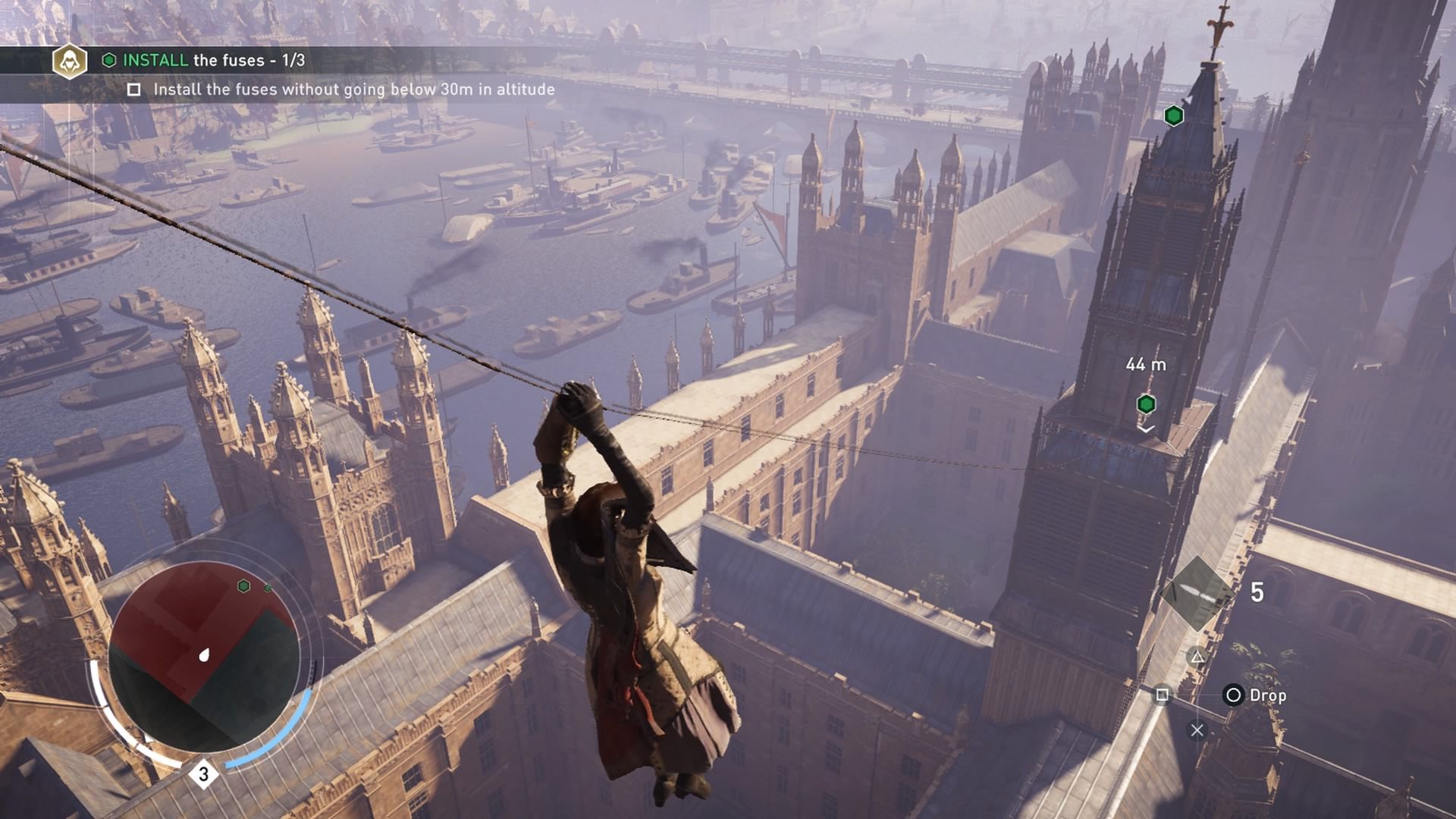Click the green objective marker on the spire top
Viewport: 1456px width, 819px height.
pos(1173,116)
